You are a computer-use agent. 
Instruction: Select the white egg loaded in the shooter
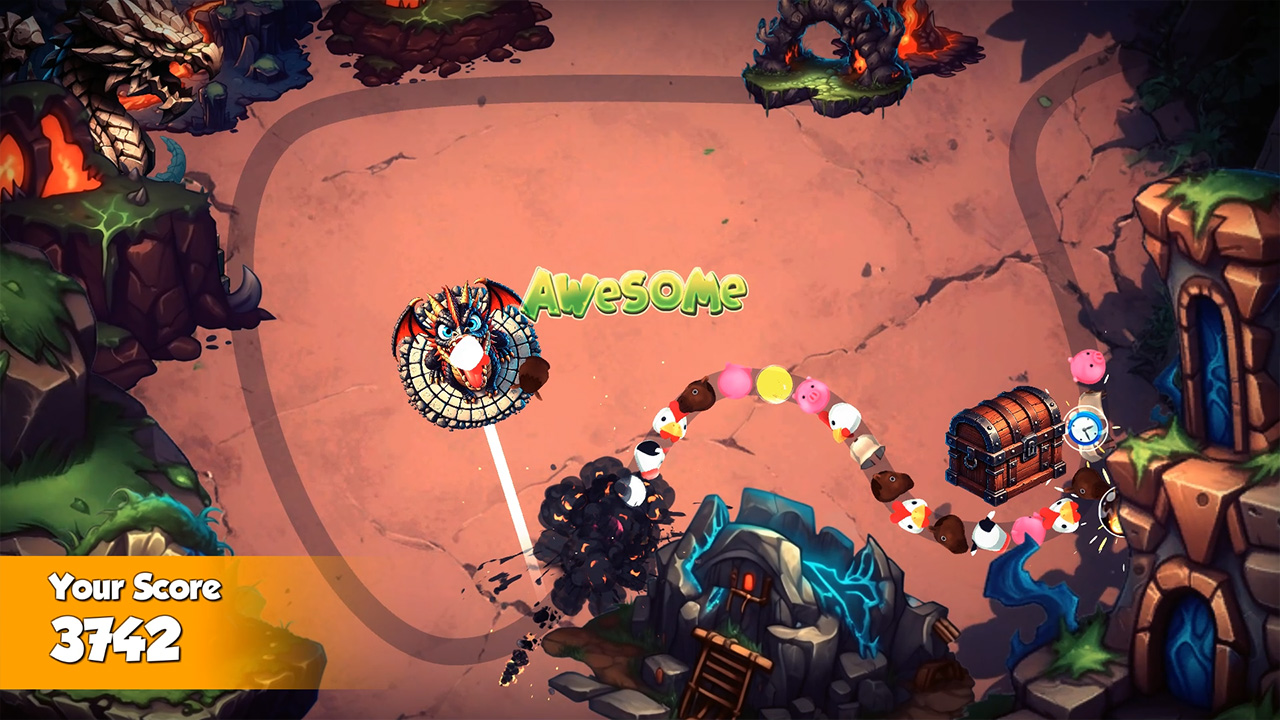tap(466, 352)
